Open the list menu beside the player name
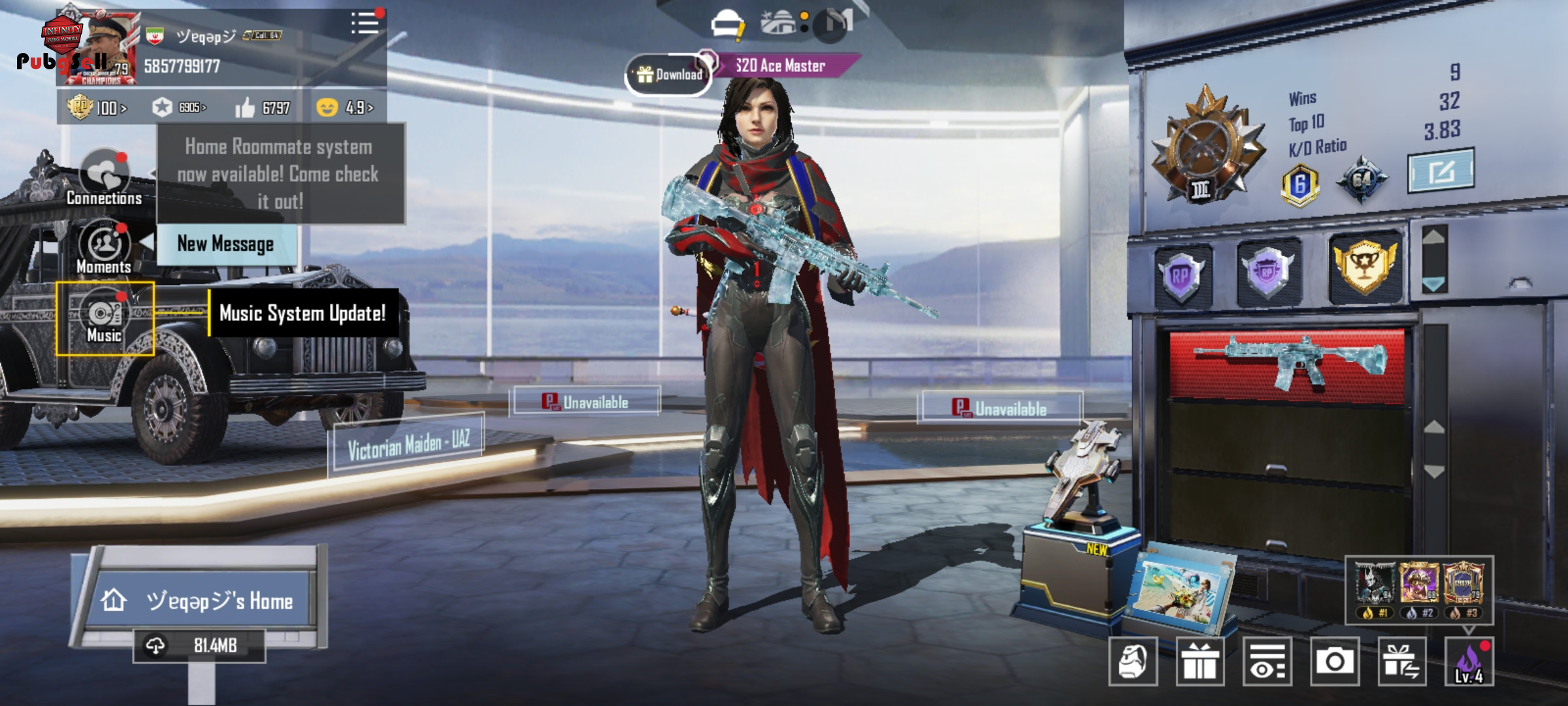1568x706 pixels. [x=365, y=23]
